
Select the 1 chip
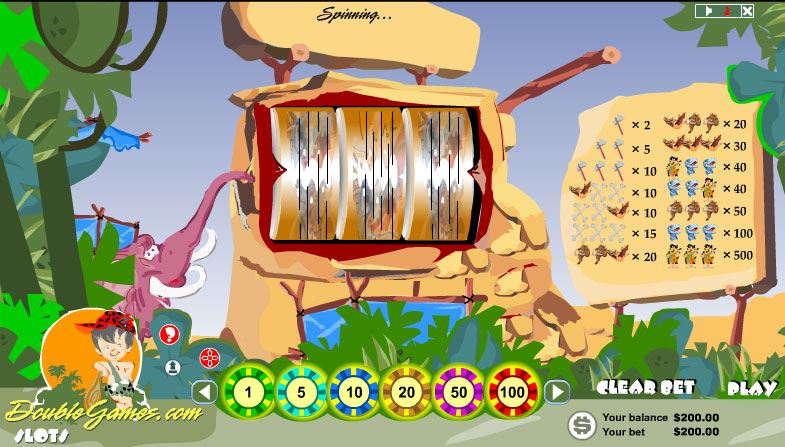tap(246, 391)
